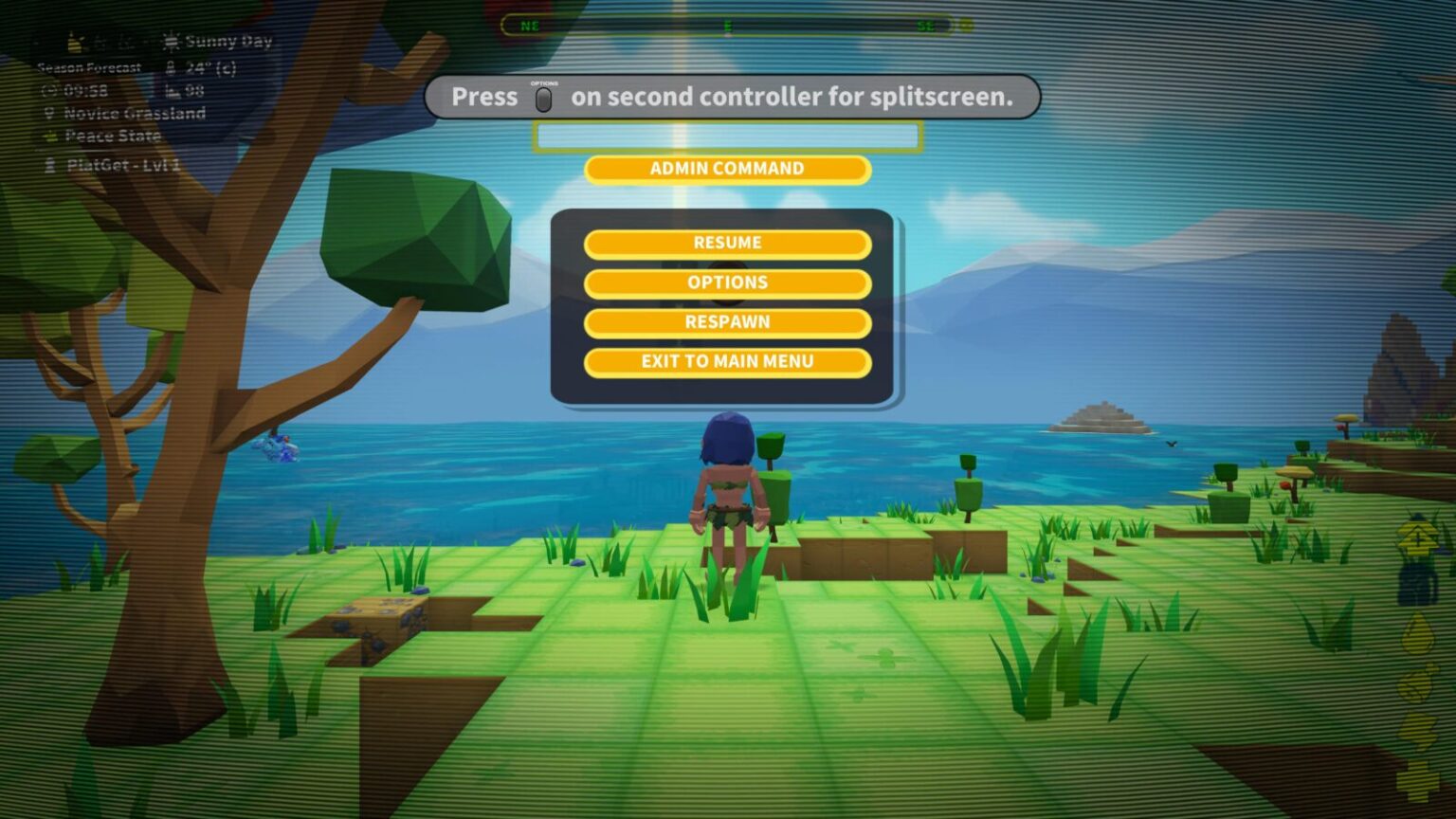Select RESPAWN from the pause menu

(728, 322)
